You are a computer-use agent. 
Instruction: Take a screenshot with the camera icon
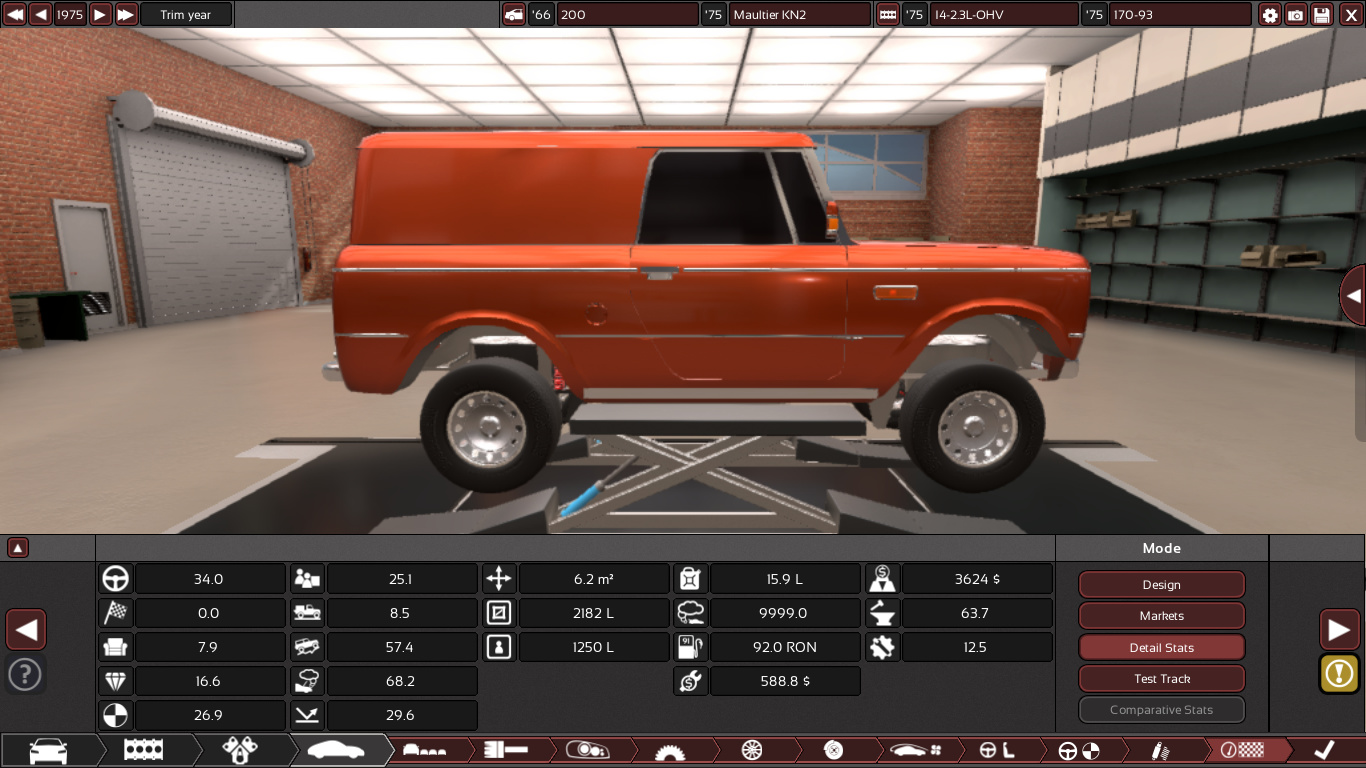[1296, 15]
